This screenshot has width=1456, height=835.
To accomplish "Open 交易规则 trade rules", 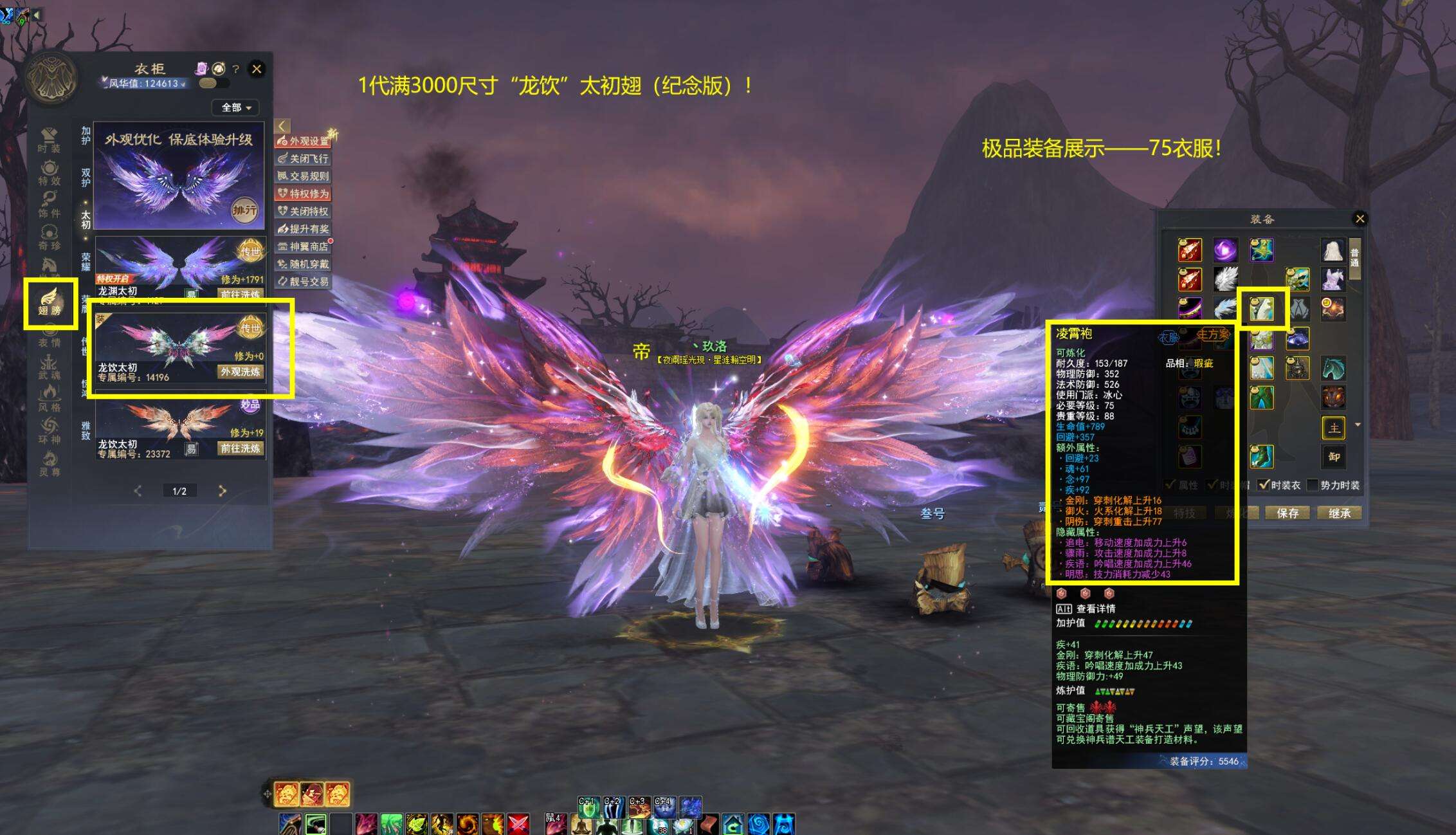I will [x=304, y=176].
